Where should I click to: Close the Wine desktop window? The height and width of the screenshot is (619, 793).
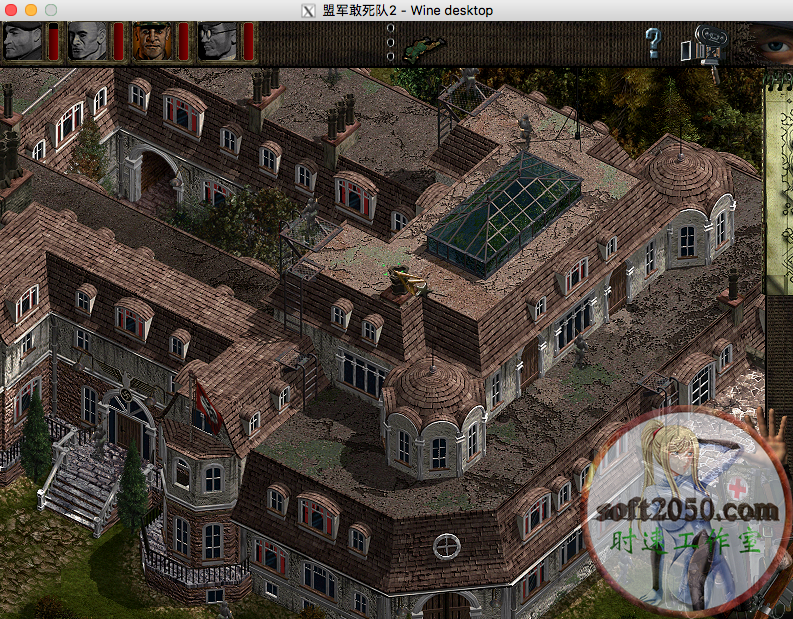pos(12,10)
